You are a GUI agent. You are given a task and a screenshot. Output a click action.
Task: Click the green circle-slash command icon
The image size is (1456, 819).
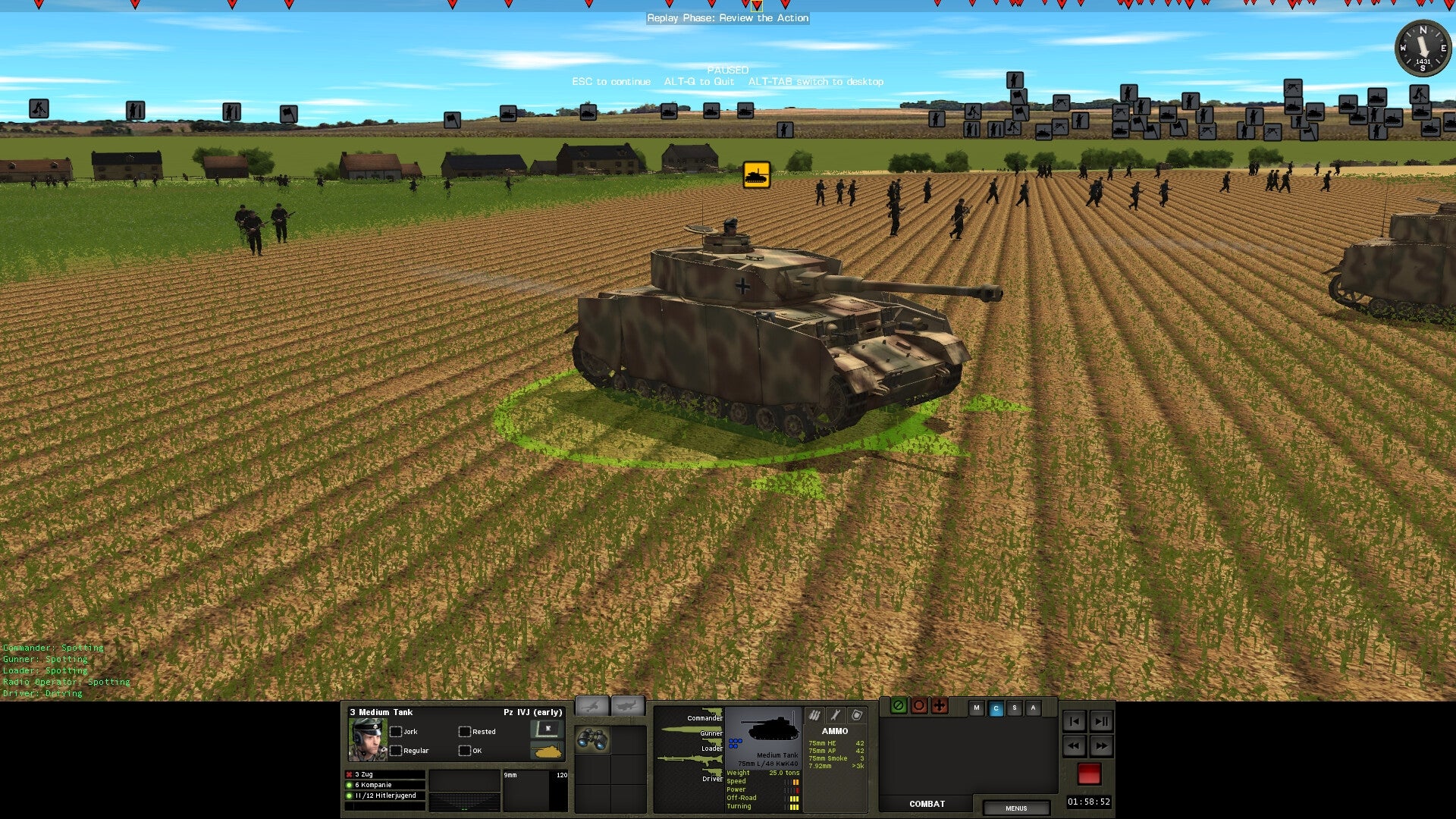(898, 706)
